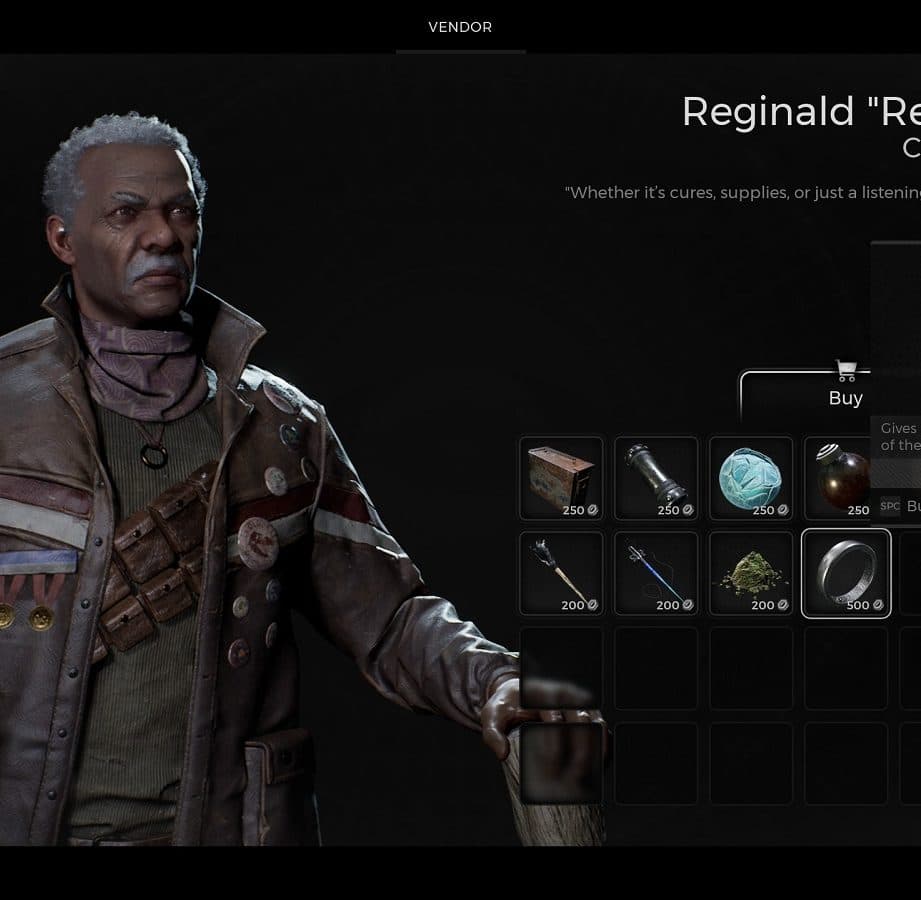Viewport: 921px width, 900px height.
Task: Pick the dark round flask item
Action: pyautogui.click(x=842, y=478)
